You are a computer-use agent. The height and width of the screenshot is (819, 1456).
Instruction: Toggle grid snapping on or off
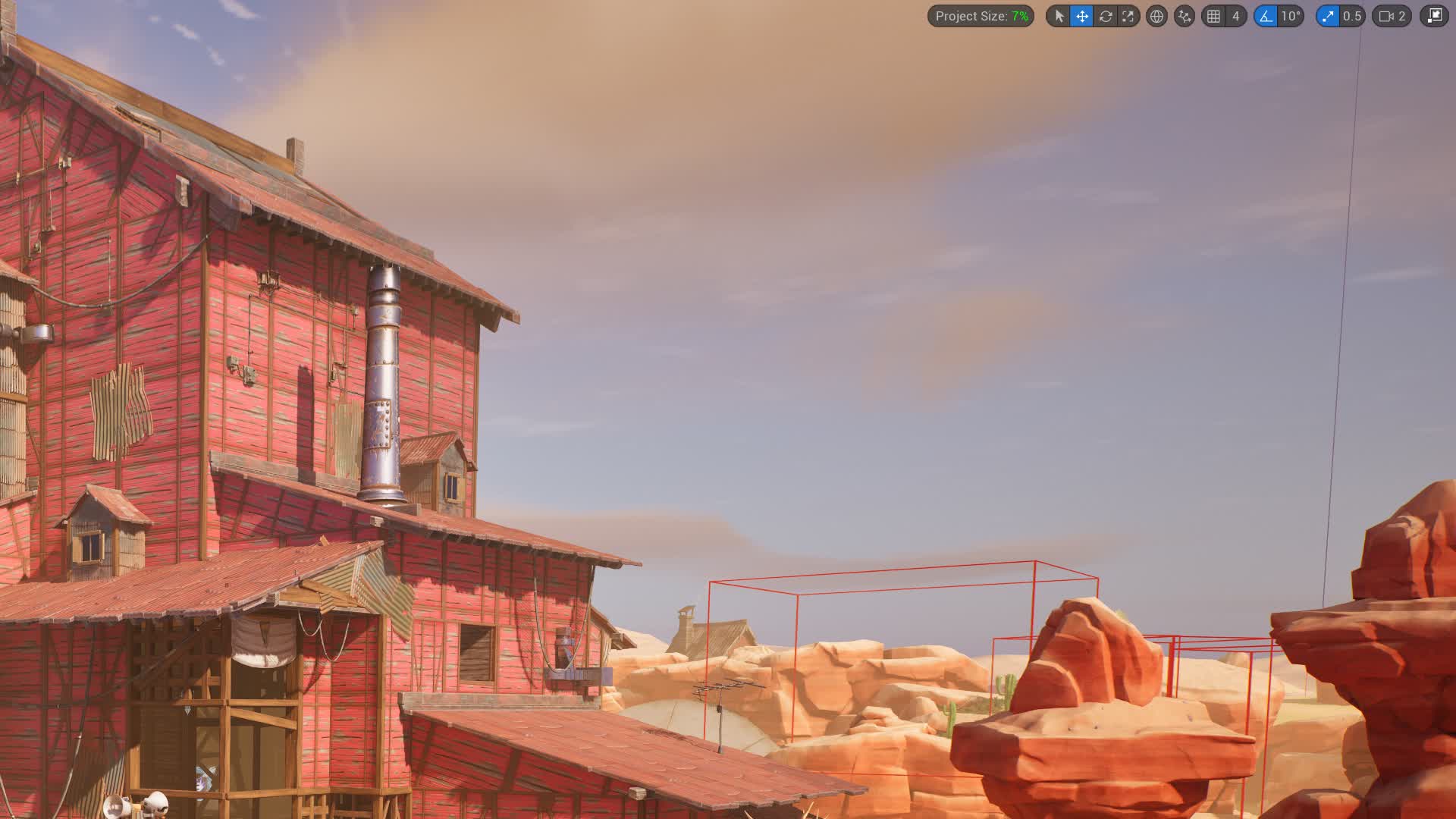pyautogui.click(x=1213, y=16)
